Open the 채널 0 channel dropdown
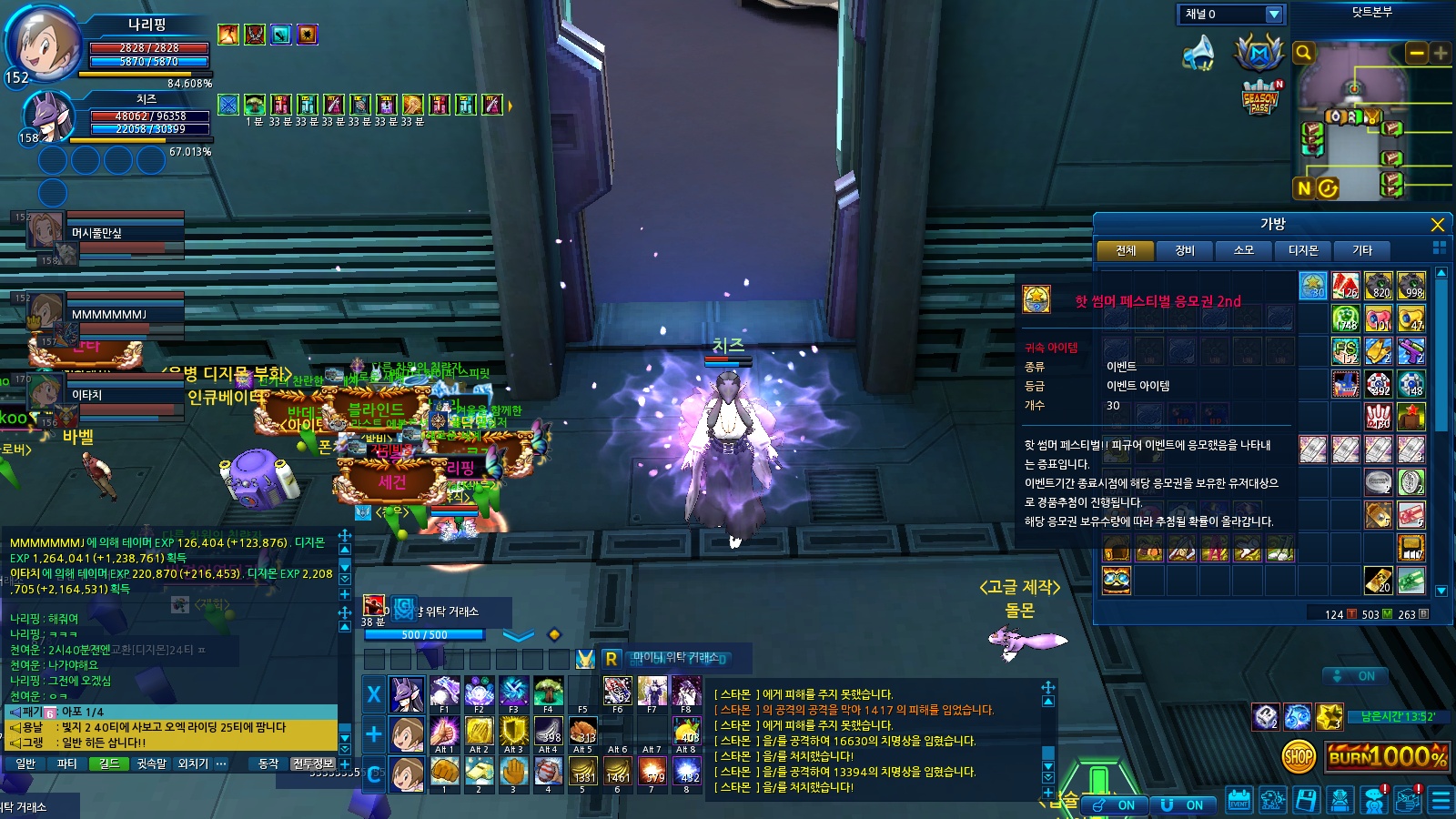The width and height of the screenshot is (1456, 819). click(1274, 15)
